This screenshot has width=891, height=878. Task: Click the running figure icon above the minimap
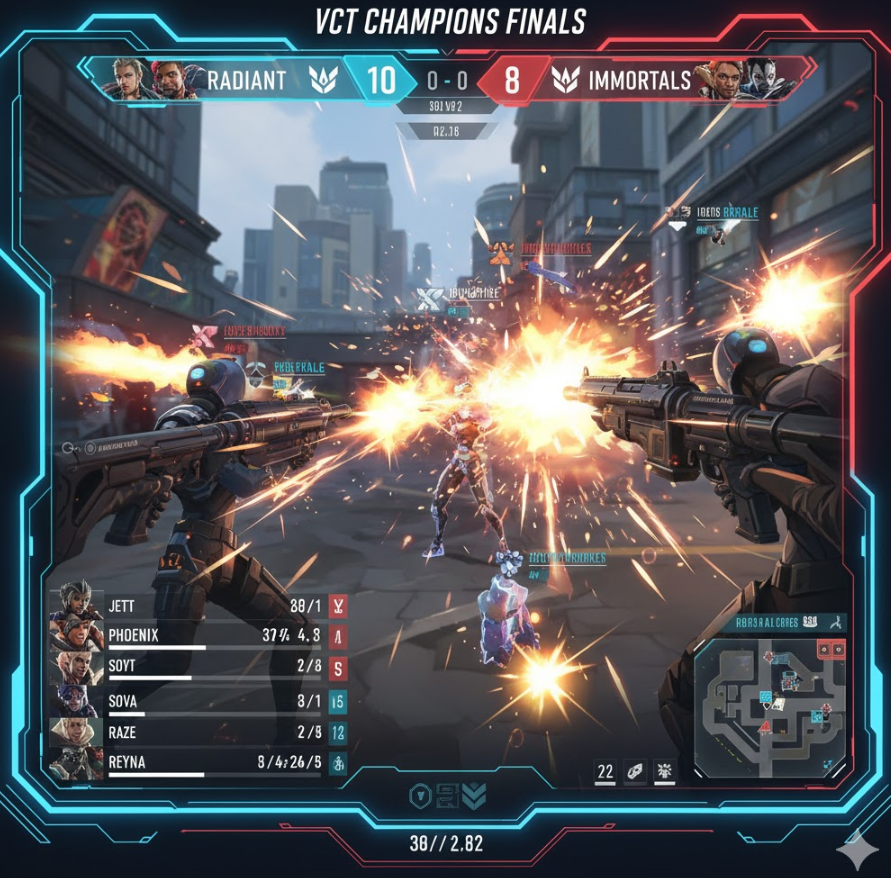[x=833, y=623]
